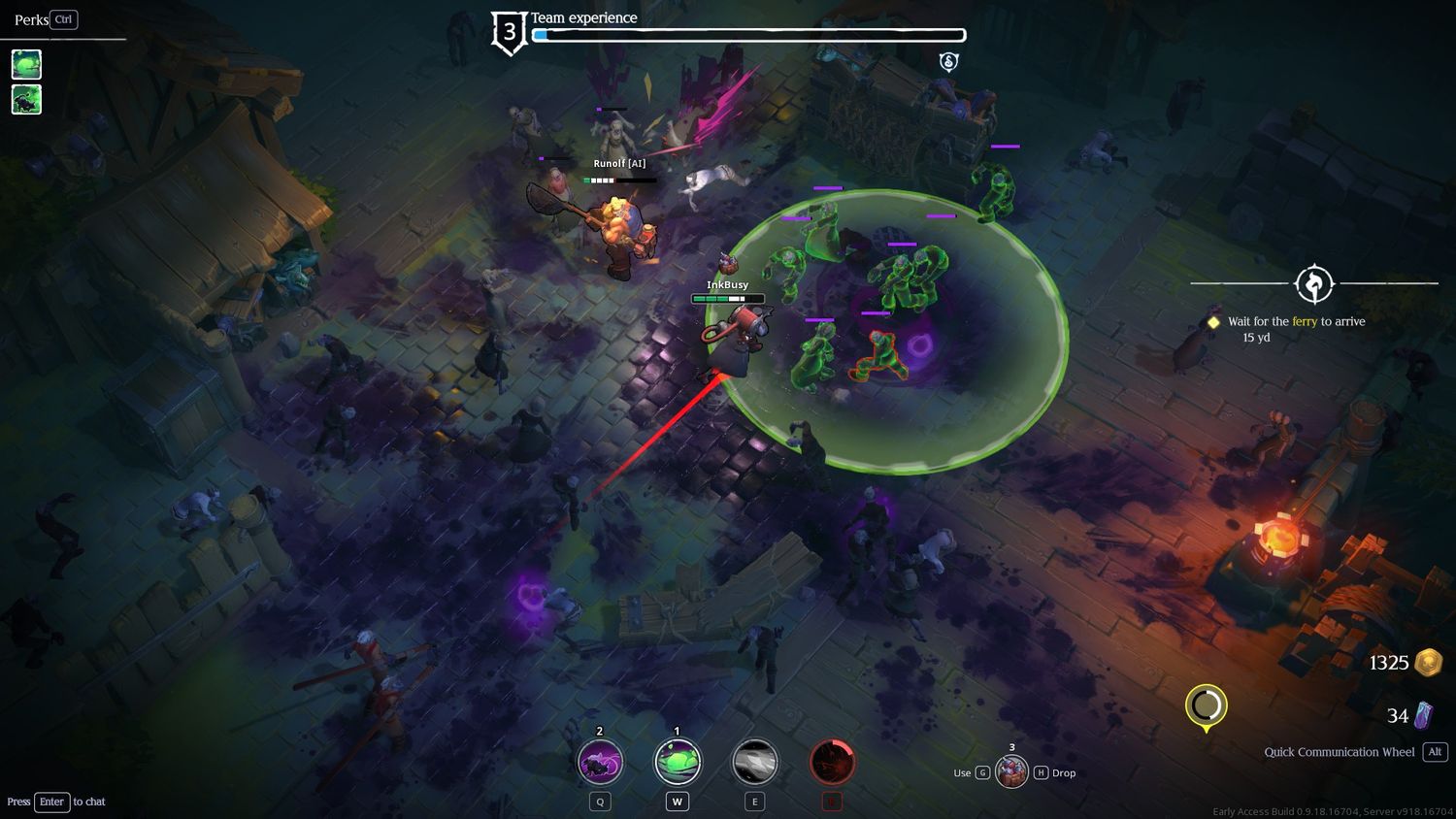This screenshot has width=1456, height=819.
Task: Use the grey smoke dash ability
Action: click(754, 762)
